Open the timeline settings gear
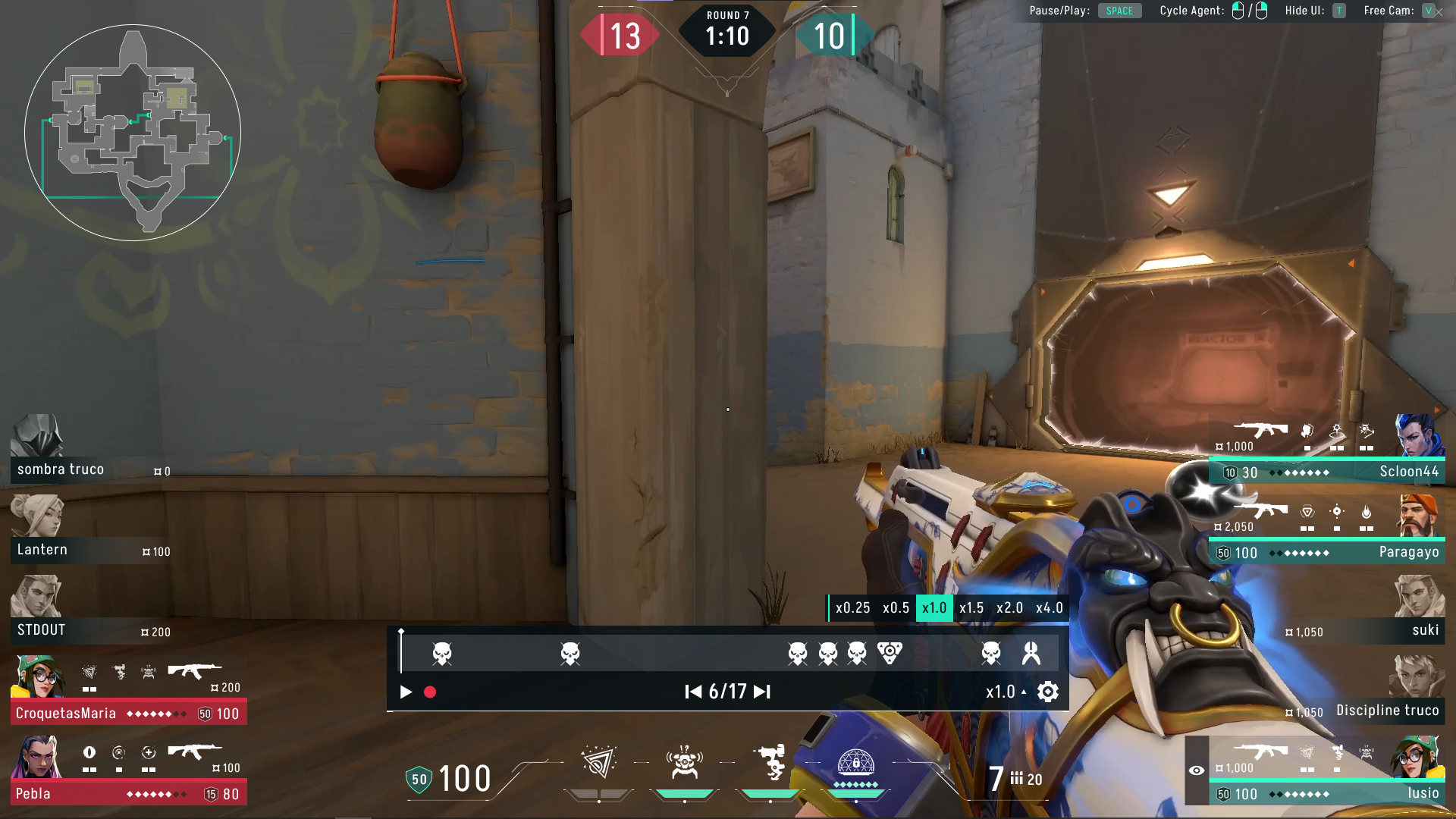The height and width of the screenshot is (819, 1456). (x=1046, y=692)
